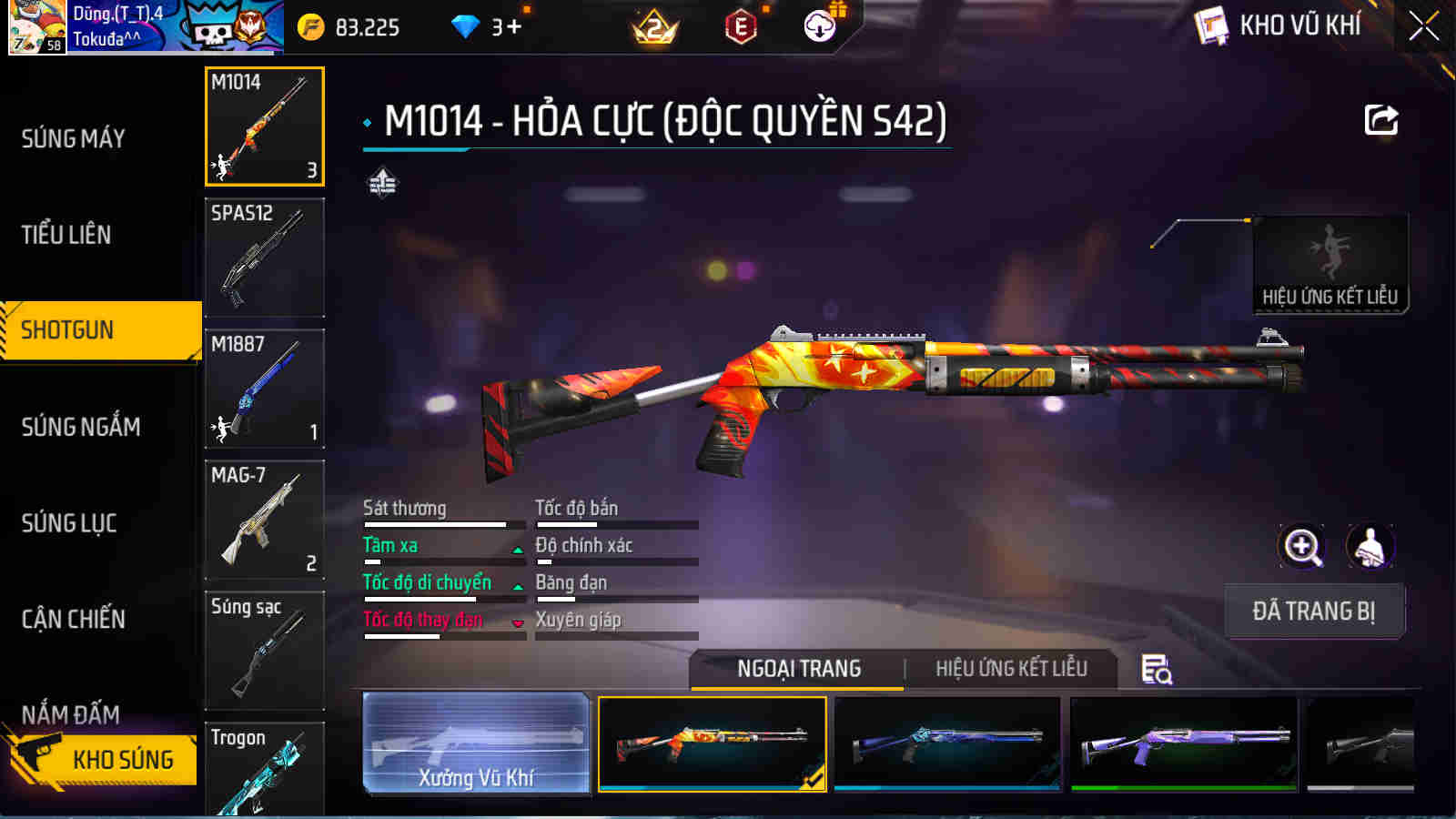
Task: Open the cloud download icon in top bar
Action: pos(818,27)
